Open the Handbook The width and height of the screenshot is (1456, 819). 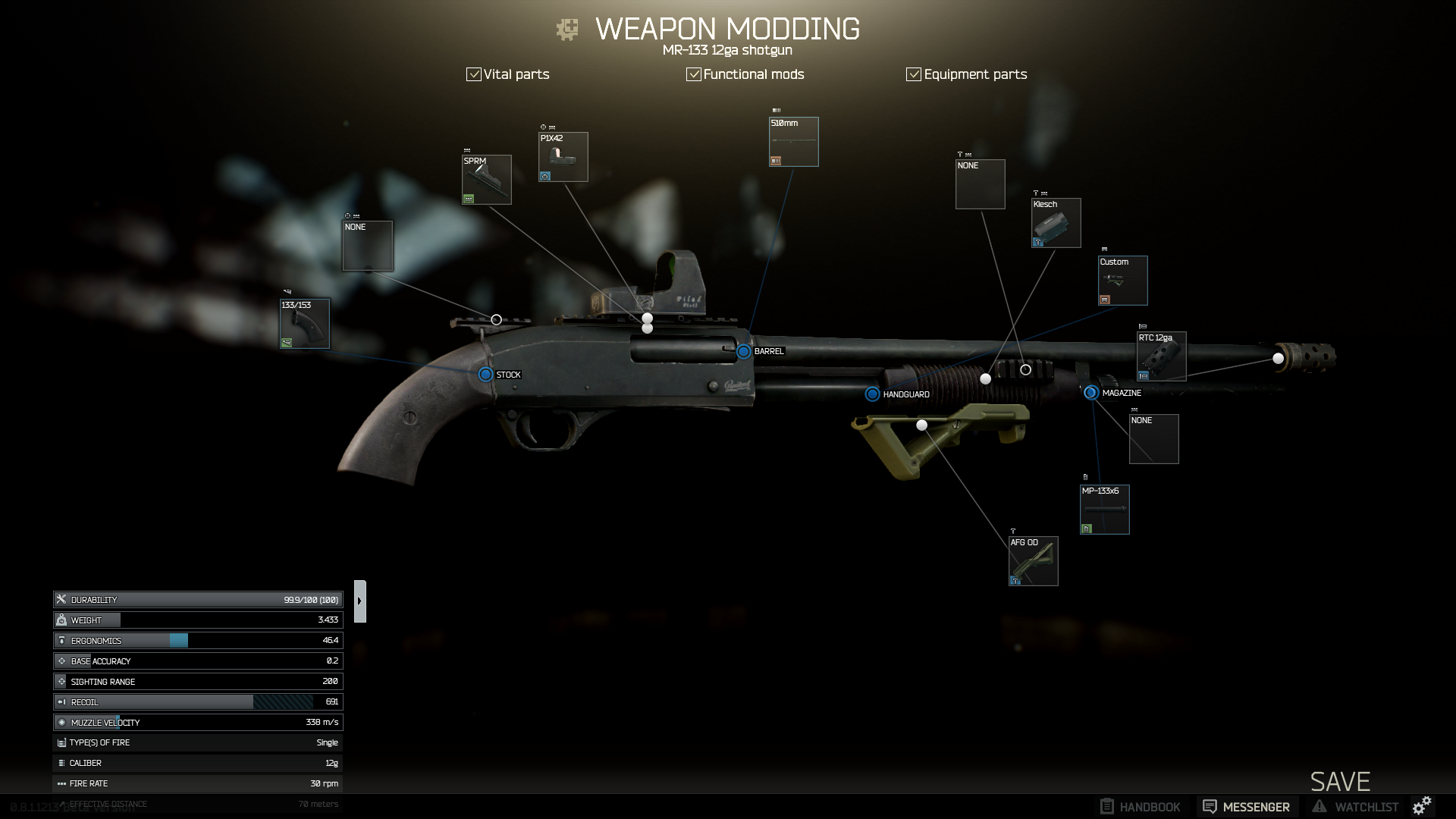point(1141,807)
